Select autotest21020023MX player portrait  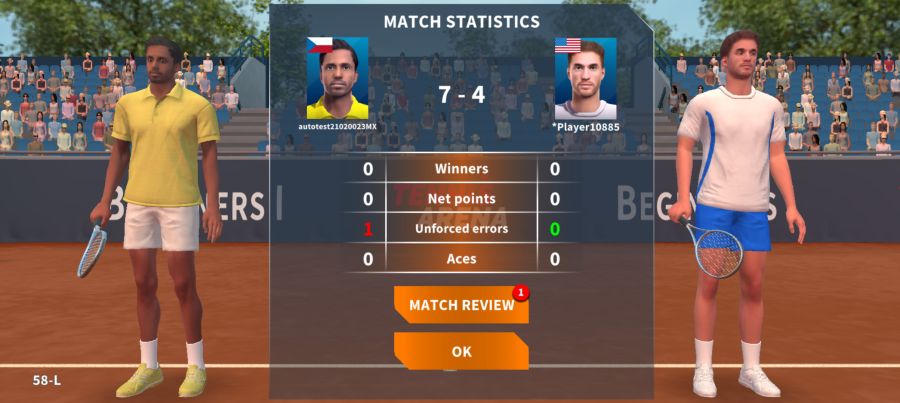(337, 79)
